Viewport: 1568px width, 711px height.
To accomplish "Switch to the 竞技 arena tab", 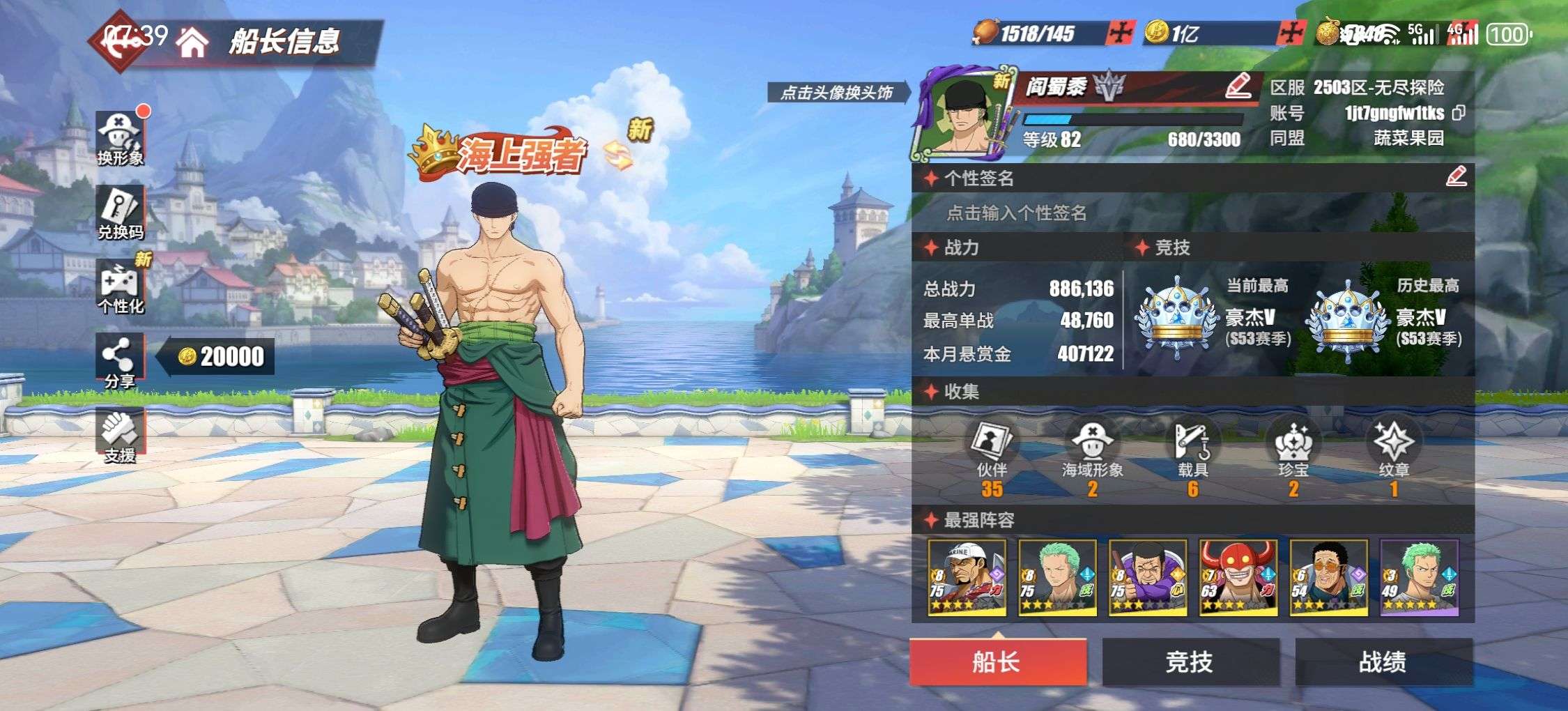I will [1190, 661].
